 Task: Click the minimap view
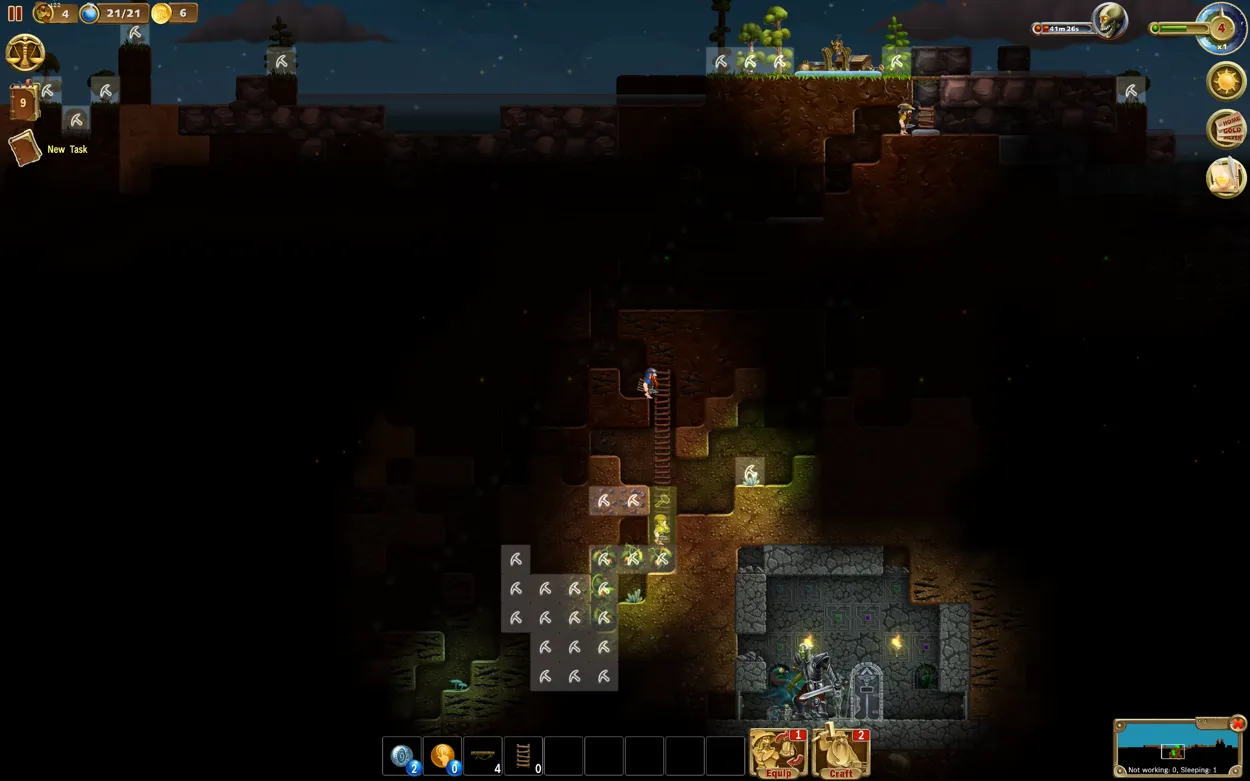pos(1172,748)
